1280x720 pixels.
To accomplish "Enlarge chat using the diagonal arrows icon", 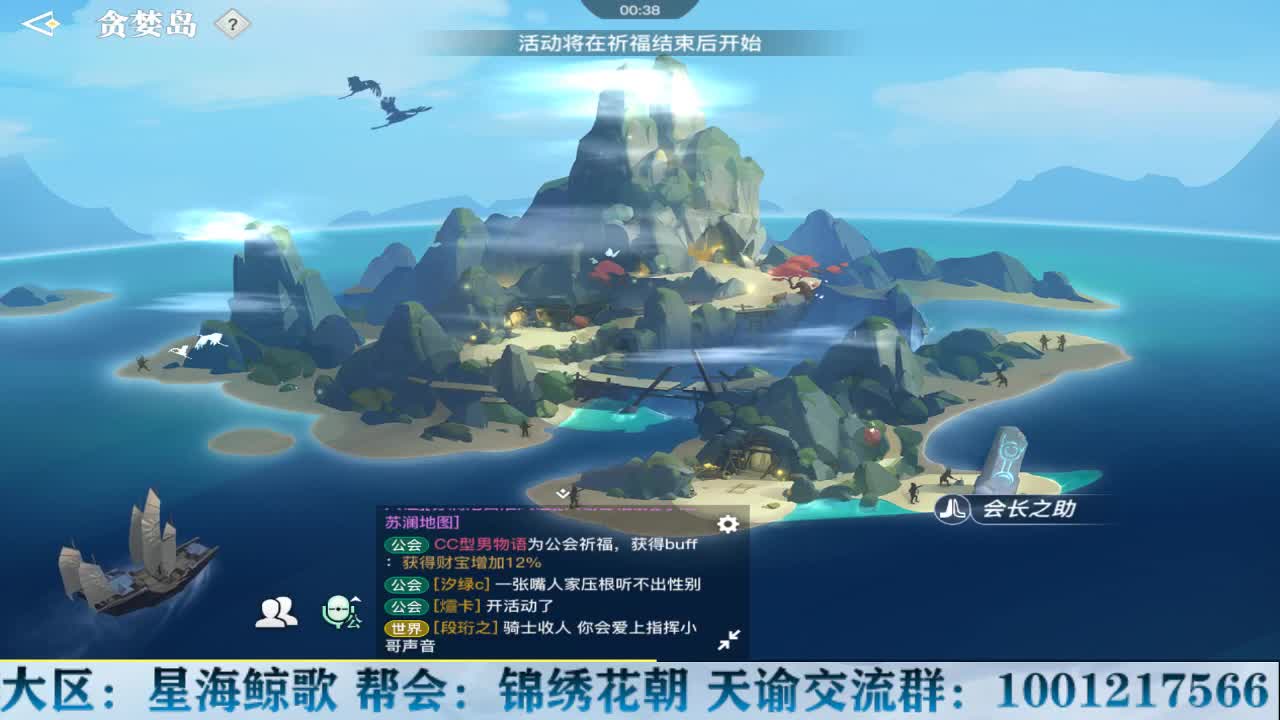I will point(731,637).
